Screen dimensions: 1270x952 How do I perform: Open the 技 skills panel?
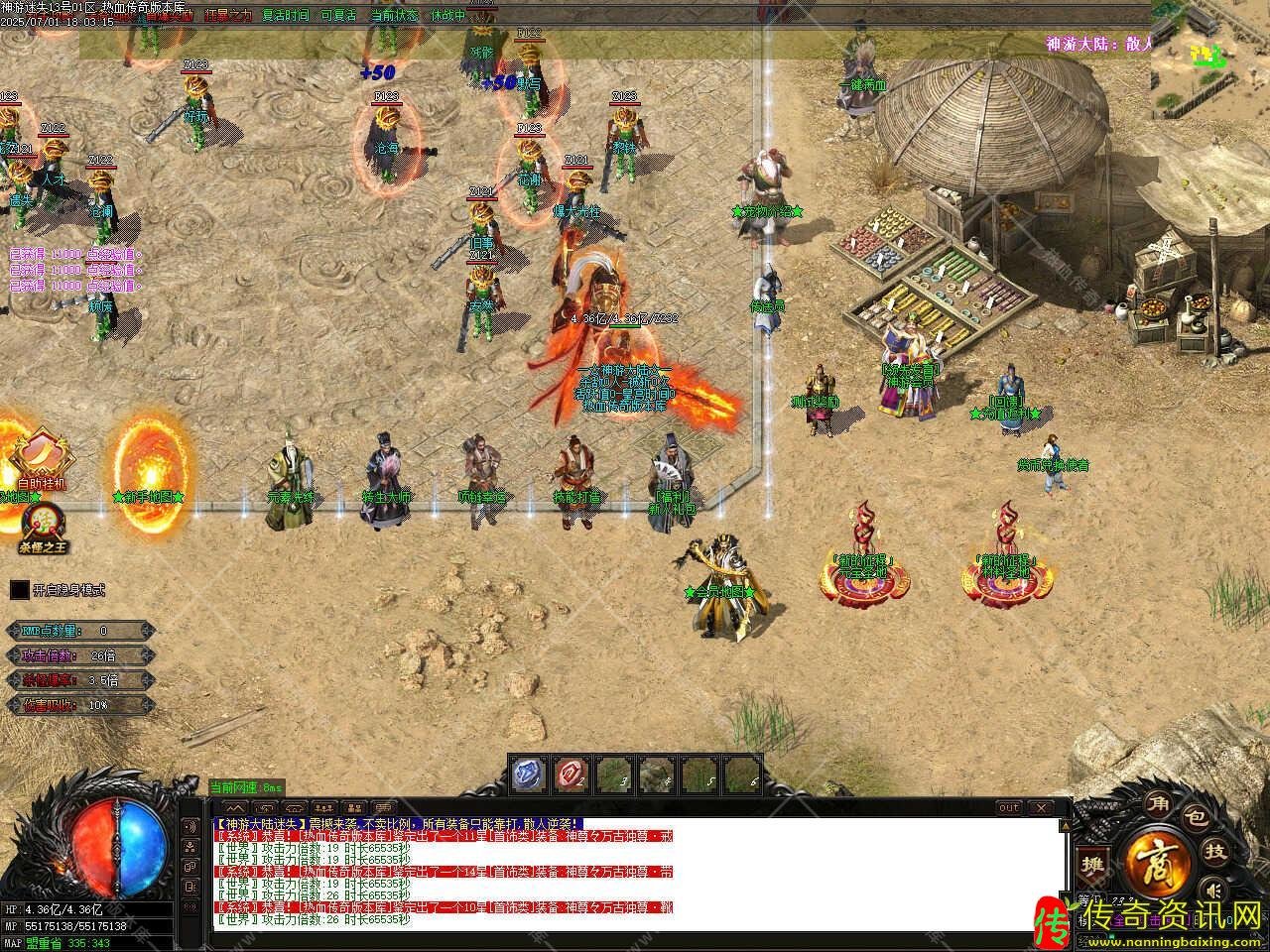pos(1214,851)
